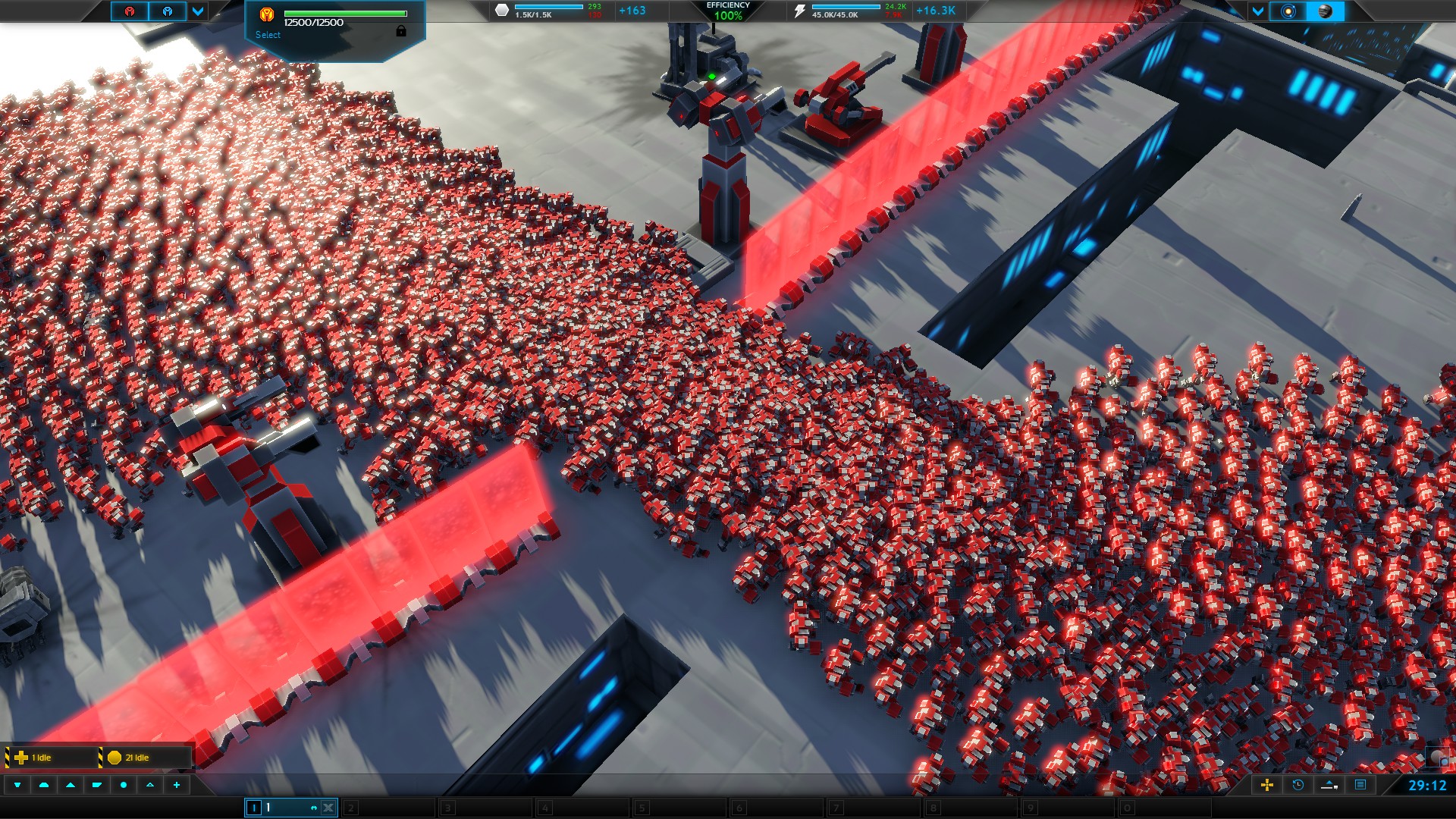Select the idle fabricator button showing 1 Idle
1456x819 pixels.
pyautogui.click(x=49, y=757)
